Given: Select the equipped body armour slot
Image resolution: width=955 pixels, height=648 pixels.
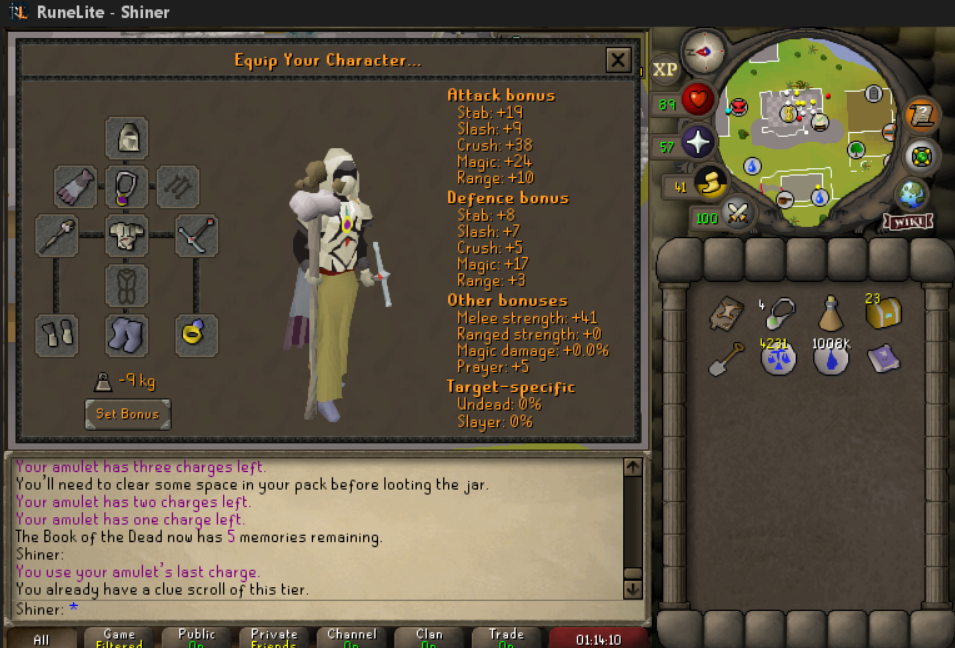Looking at the screenshot, I should pos(127,236).
